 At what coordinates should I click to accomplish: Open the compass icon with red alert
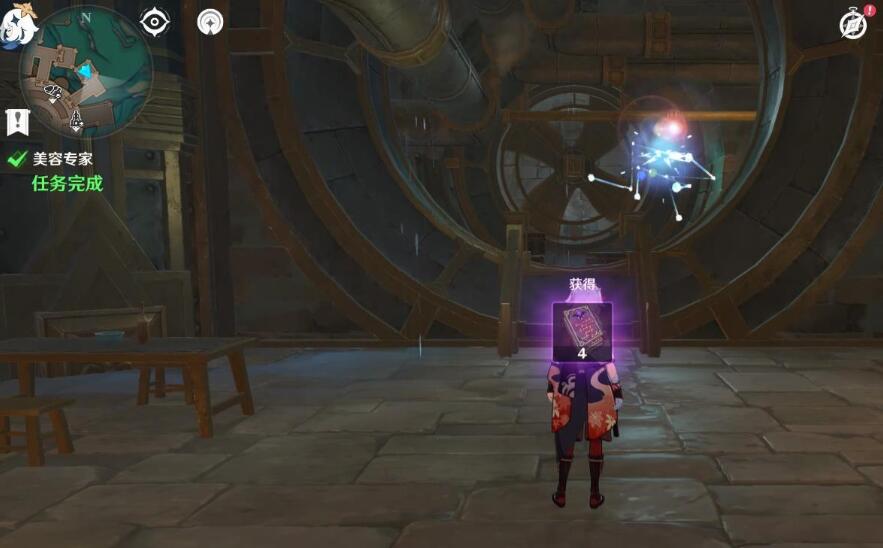pos(852,25)
